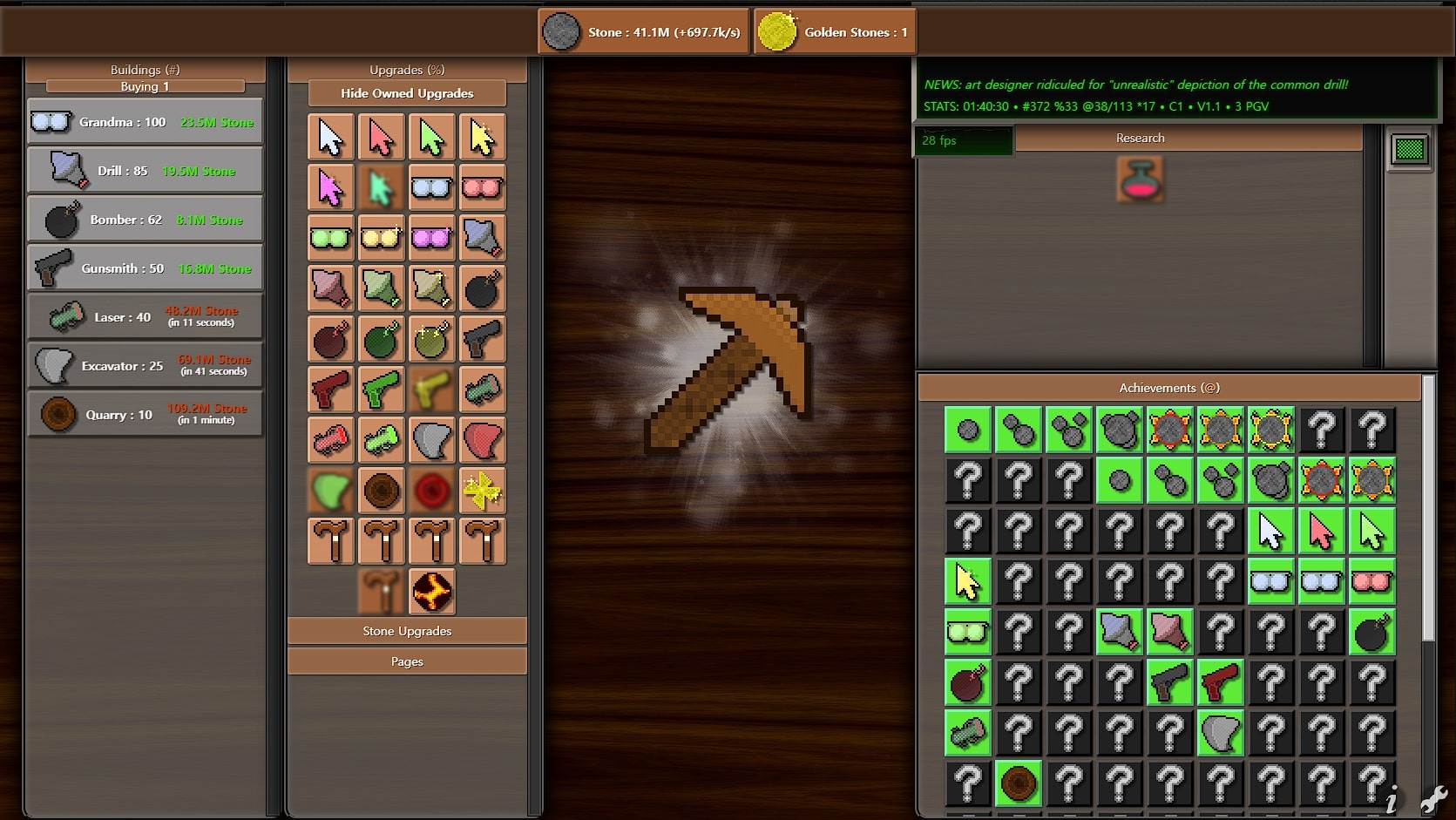Buy a Grandma building
The height and width of the screenshot is (820, 1456).
[145, 122]
